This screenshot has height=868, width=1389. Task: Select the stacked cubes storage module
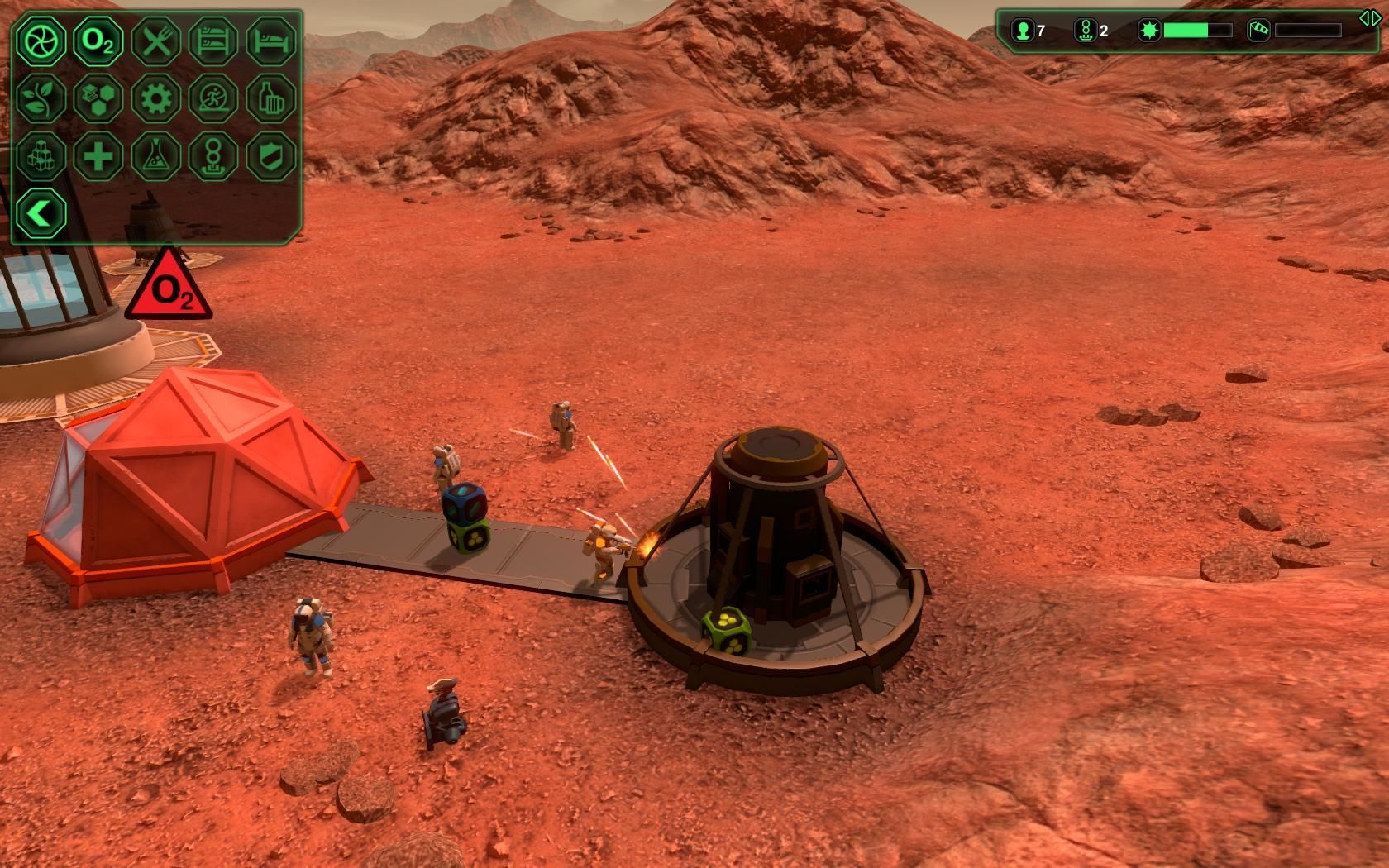click(41, 155)
